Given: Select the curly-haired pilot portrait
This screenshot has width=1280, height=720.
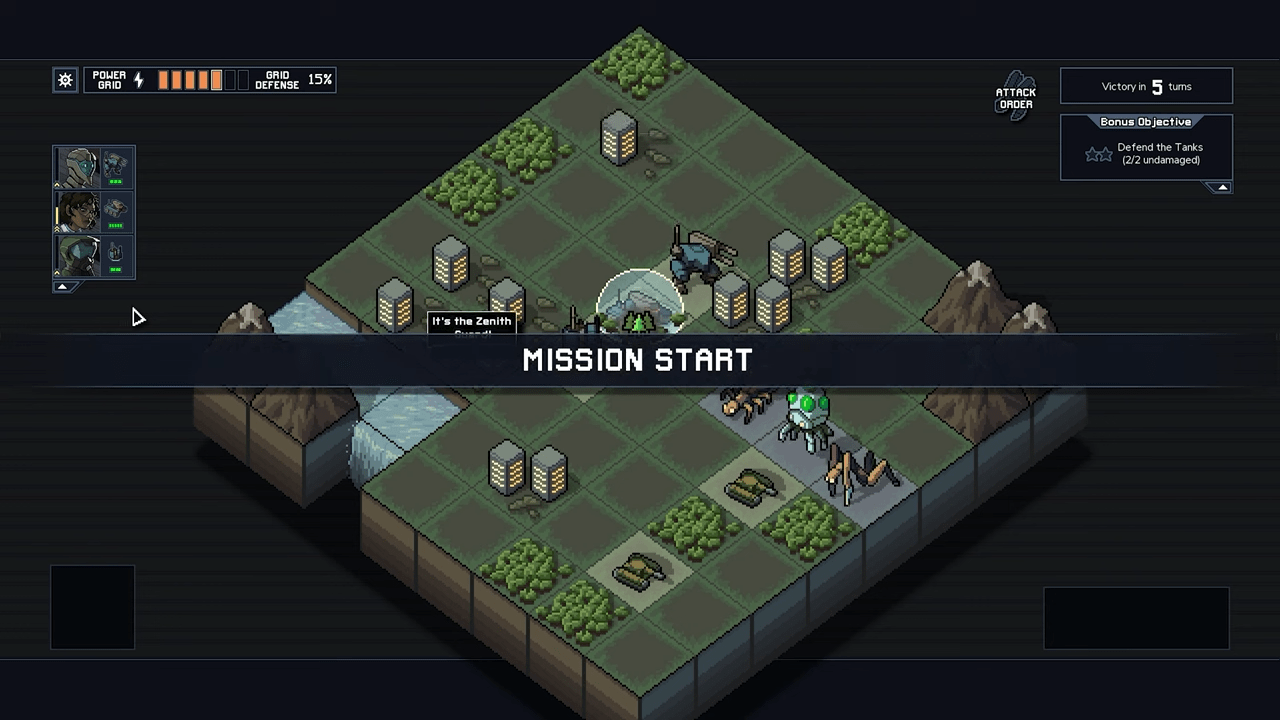Looking at the screenshot, I should click(78, 212).
